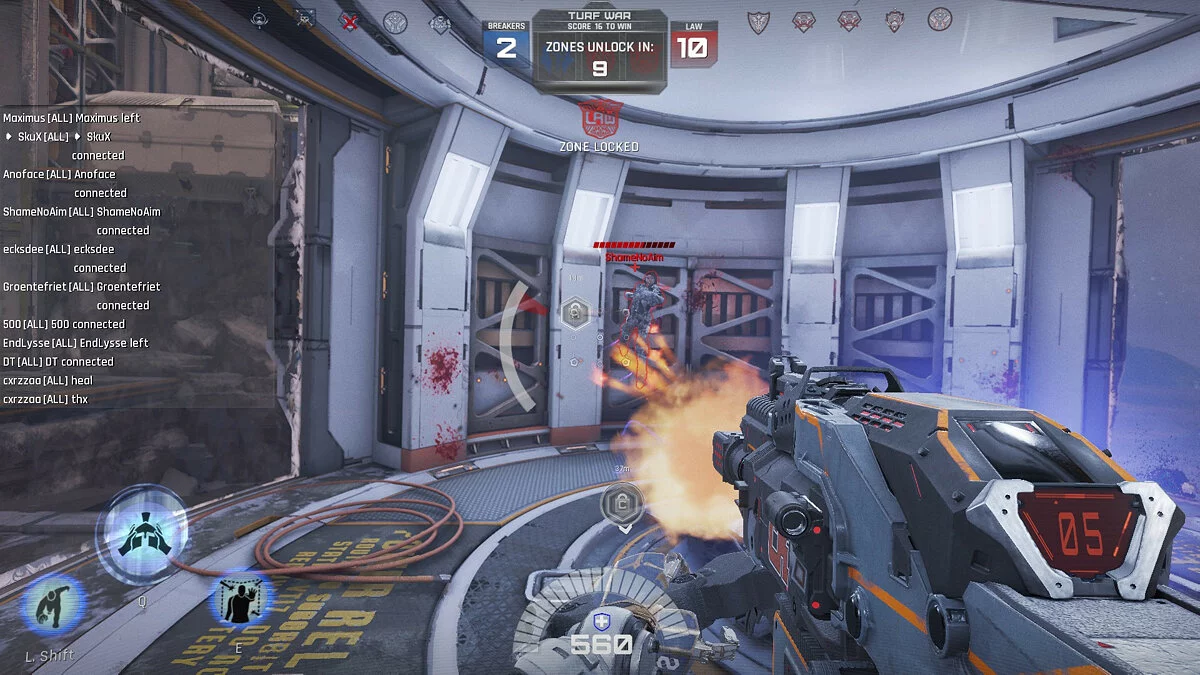This screenshot has height=675, width=1200.
Task: Click the Law emblem Zone Locked marker
Action: point(600,119)
